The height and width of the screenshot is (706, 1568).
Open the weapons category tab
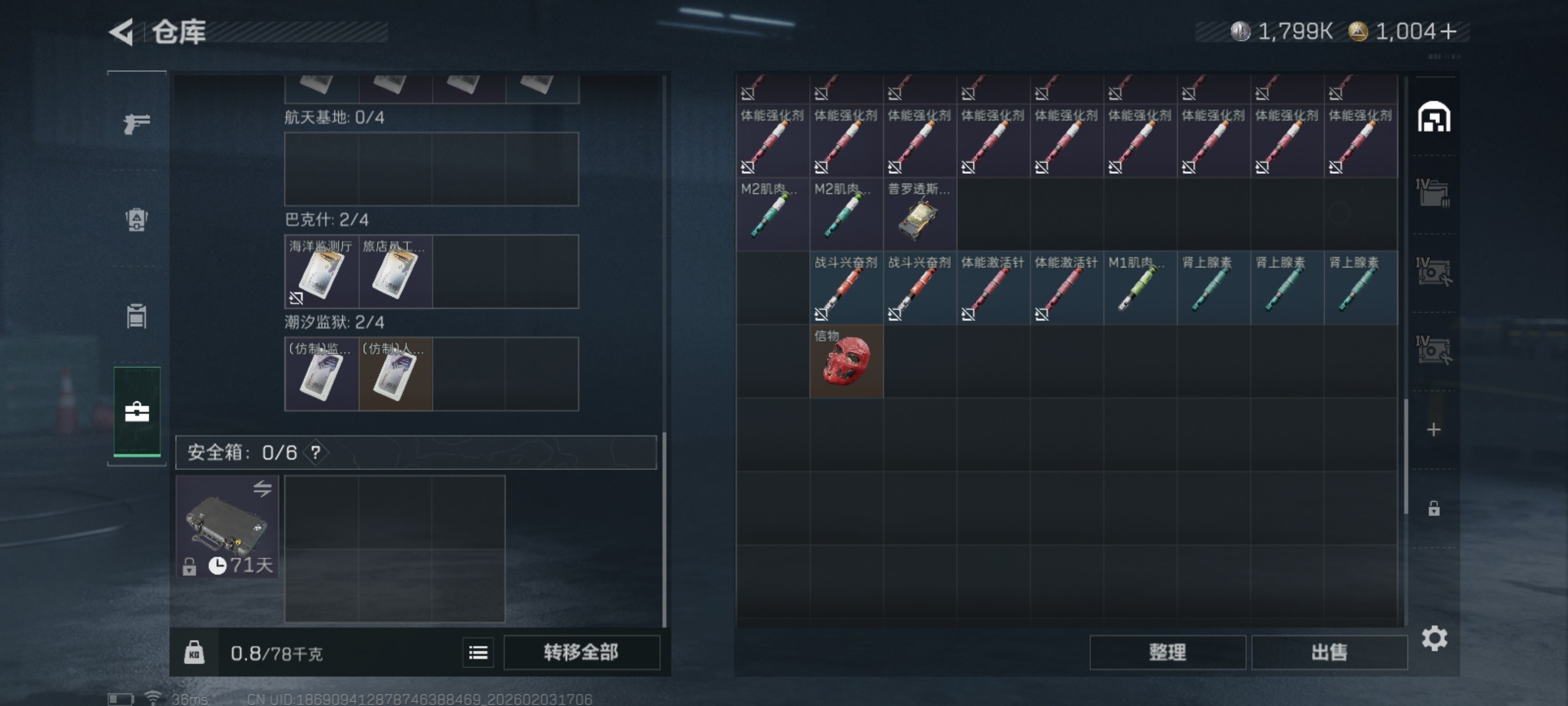point(137,123)
